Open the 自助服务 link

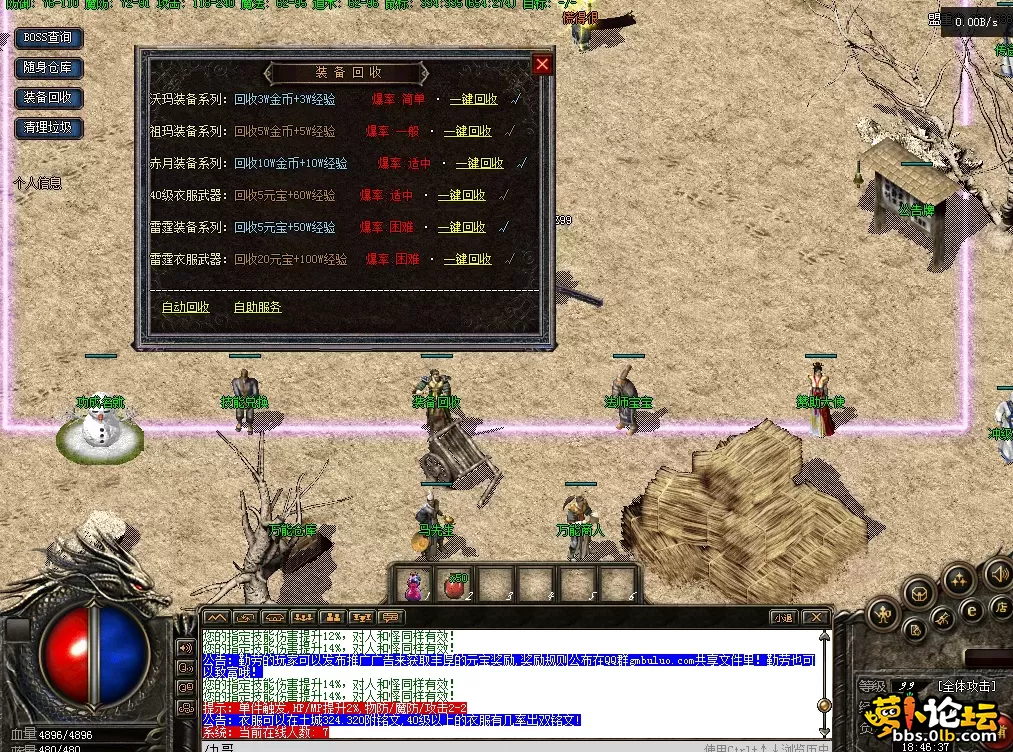(257, 307)
